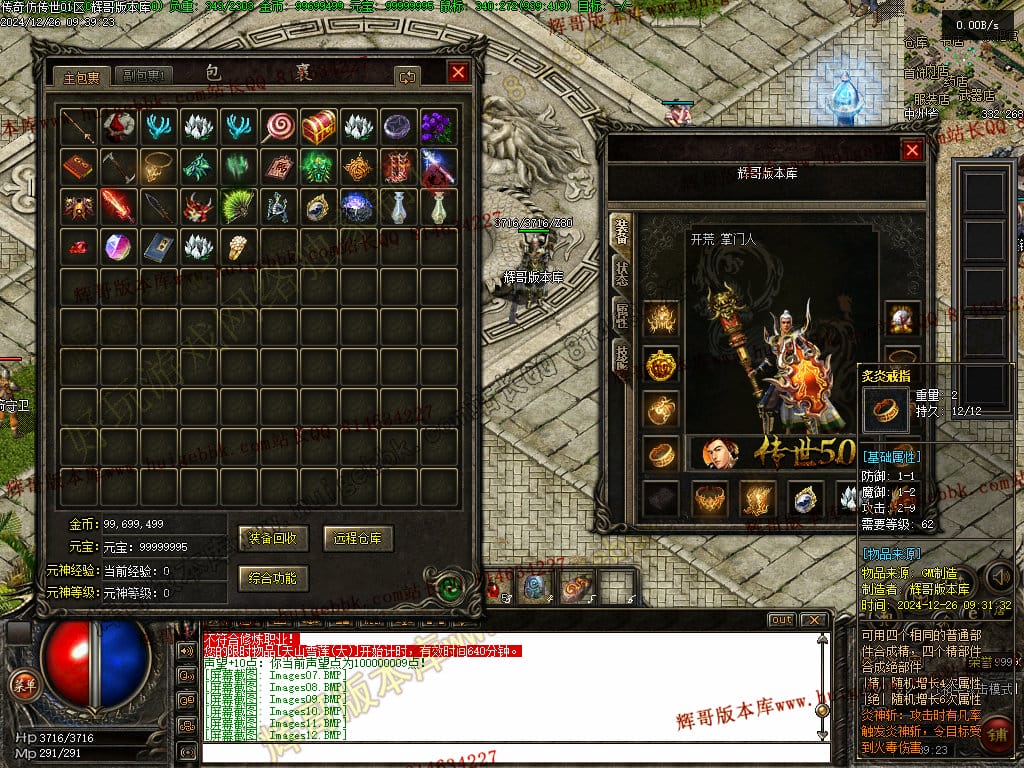1024x768 pixels.
Task: Select the 主包裹 main bag tab
Action: [82, 76]
